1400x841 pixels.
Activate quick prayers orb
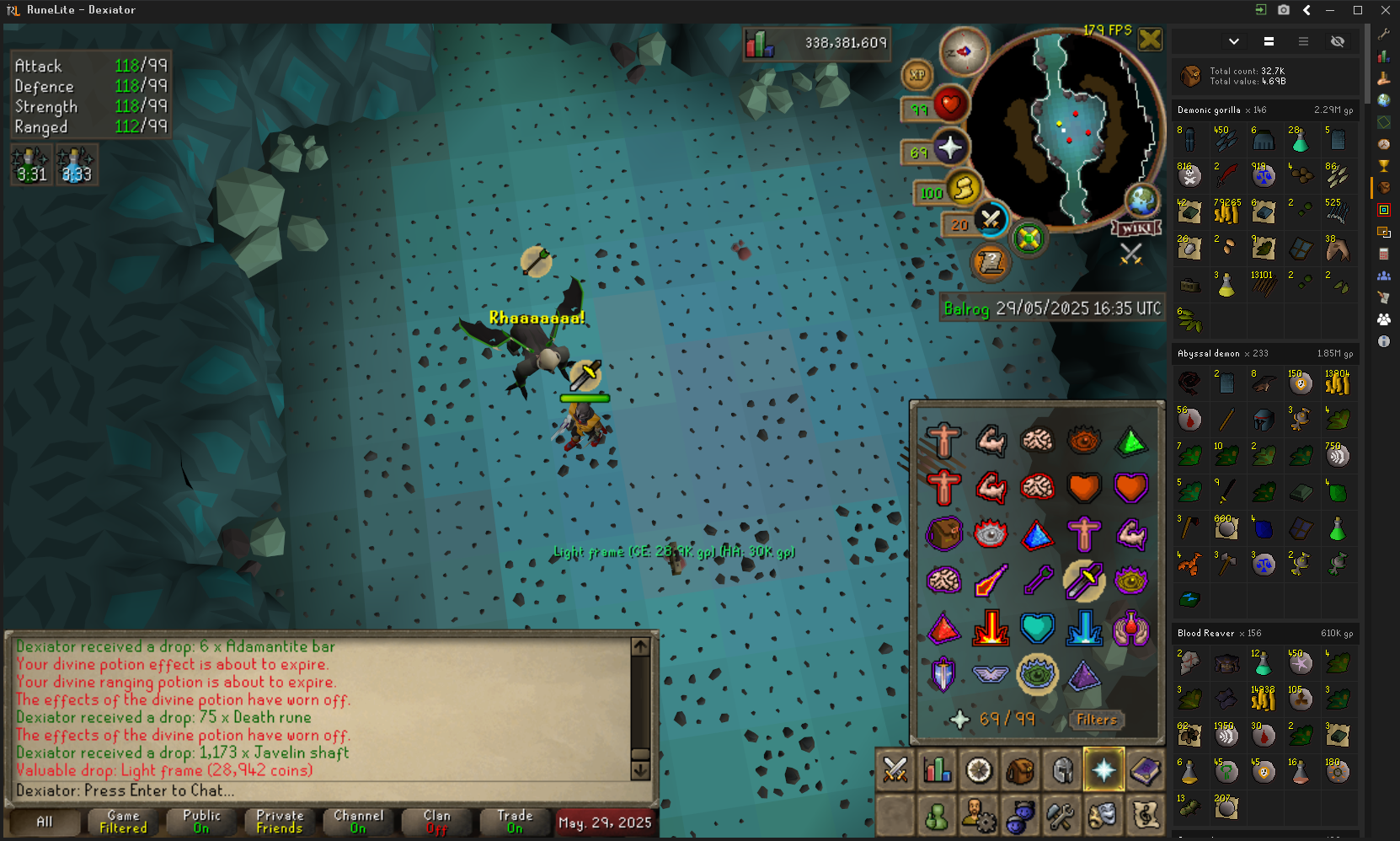[949, 148]
